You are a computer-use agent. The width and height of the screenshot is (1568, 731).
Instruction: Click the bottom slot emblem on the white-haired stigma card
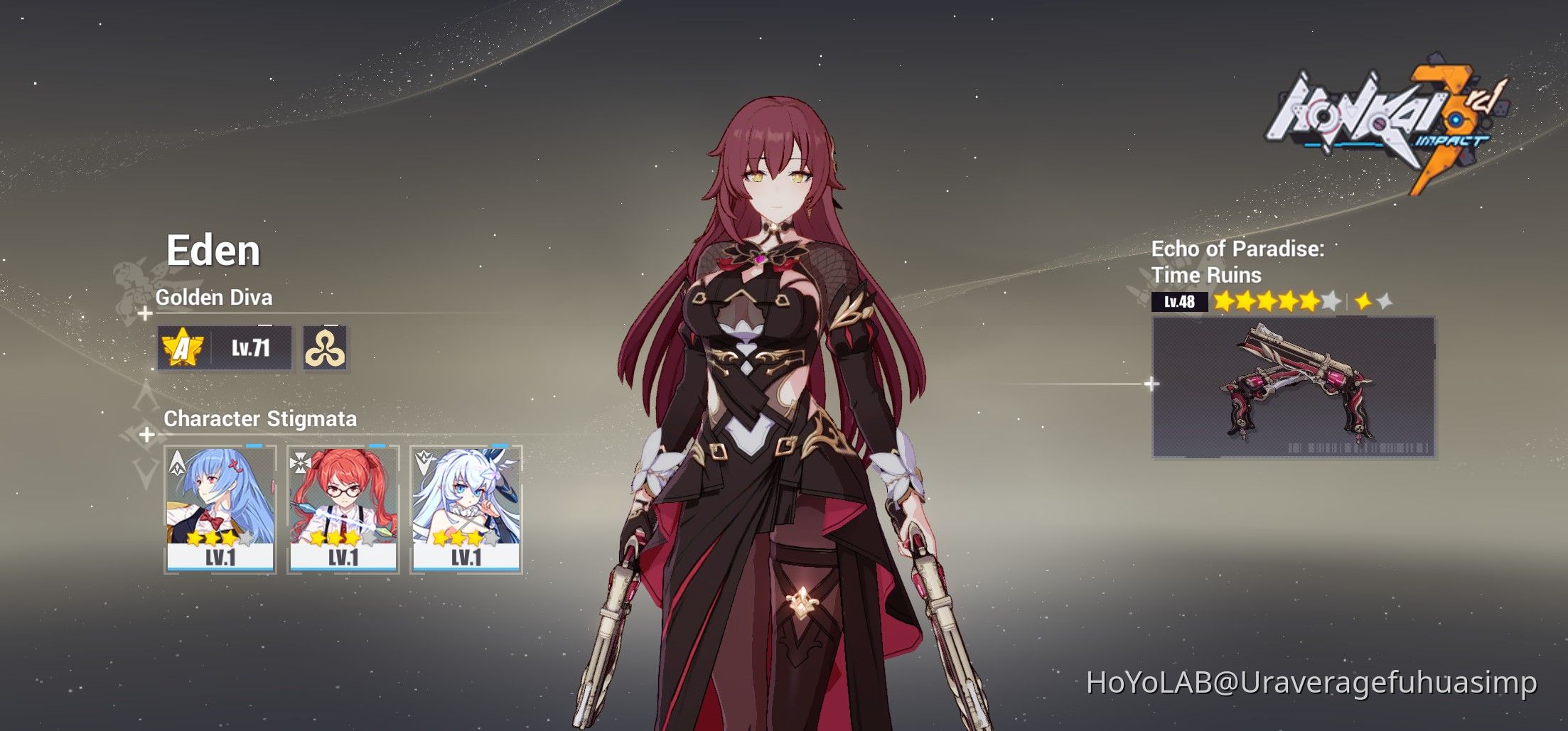(424, 462)
